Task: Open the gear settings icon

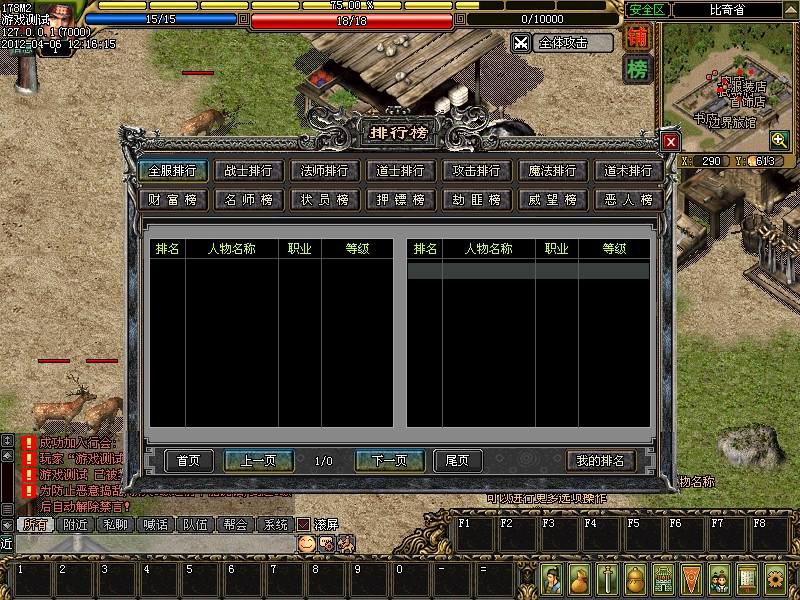Action: point(775,578)
